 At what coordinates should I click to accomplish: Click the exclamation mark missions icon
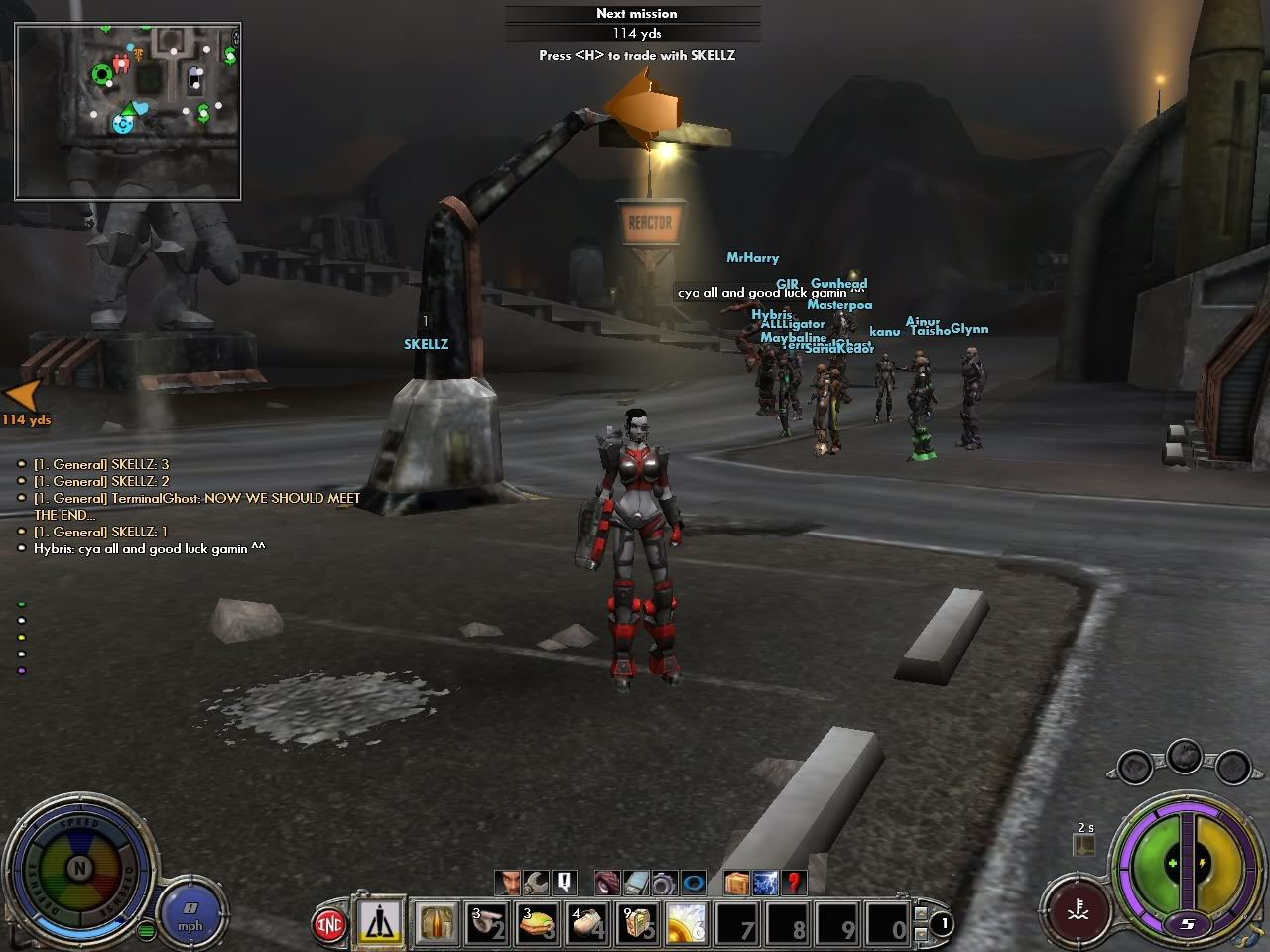(x=565, y=882)
